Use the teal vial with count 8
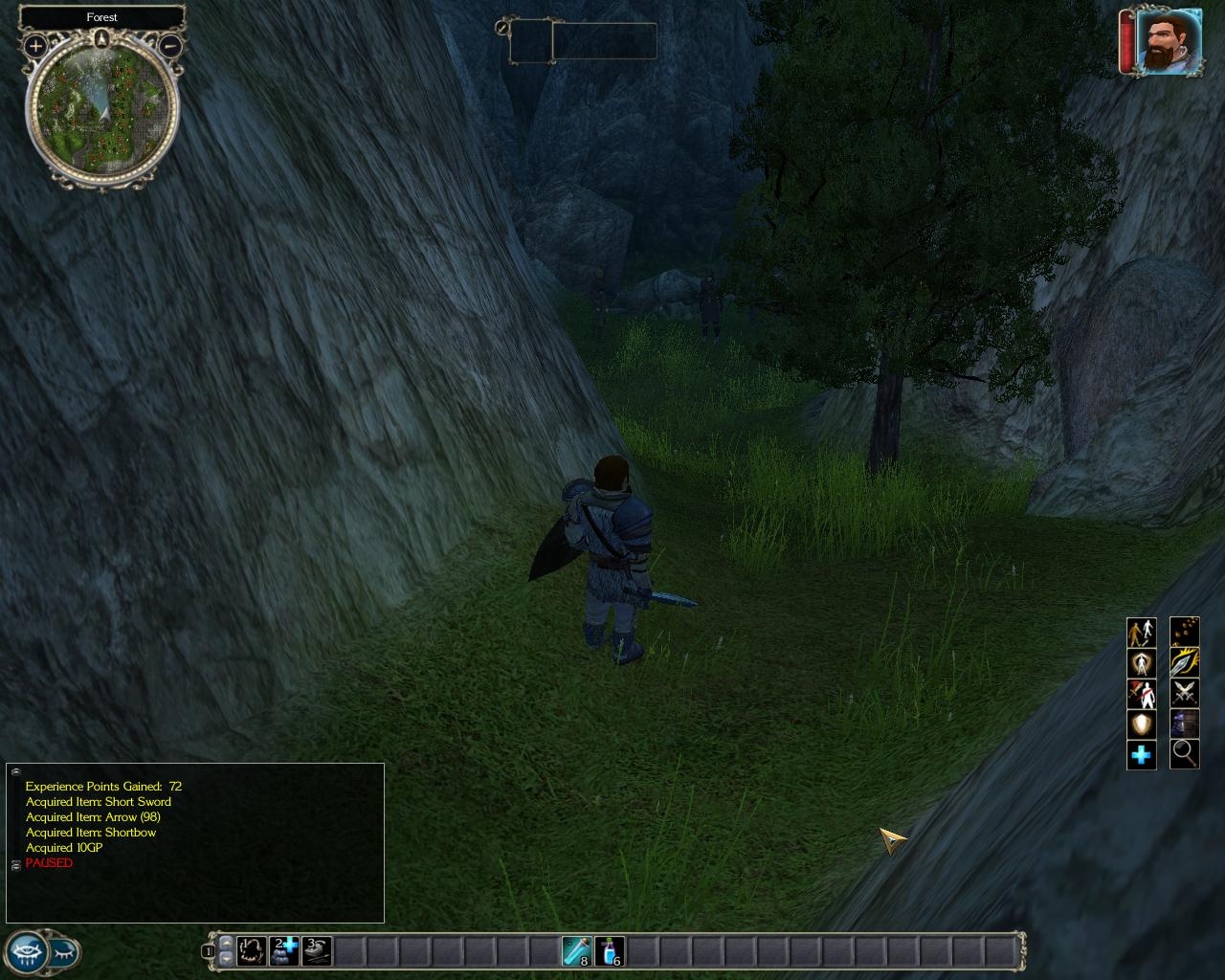The image size is (1225, 980). point(577,950)
